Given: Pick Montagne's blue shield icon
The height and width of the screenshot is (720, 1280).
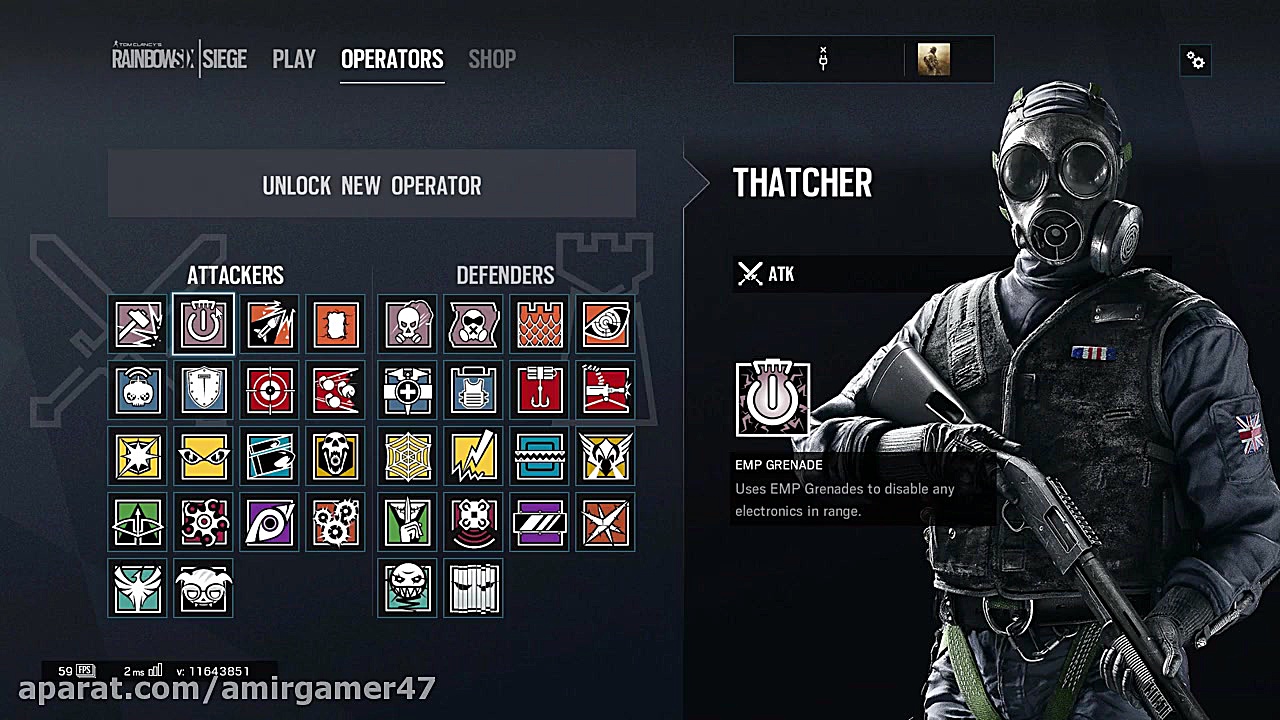Looking at the screenshot, I should 204,390.
